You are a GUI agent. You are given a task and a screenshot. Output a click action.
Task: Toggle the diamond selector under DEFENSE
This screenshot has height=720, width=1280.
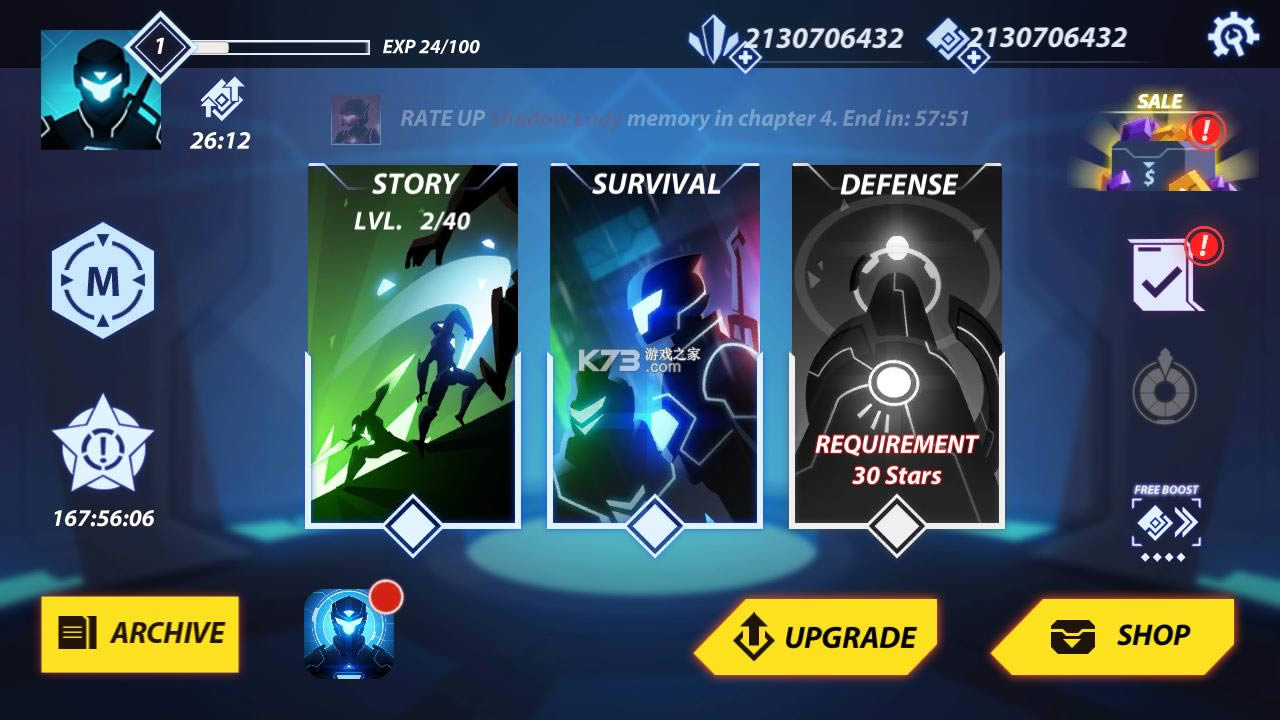[x=899, y=522]
